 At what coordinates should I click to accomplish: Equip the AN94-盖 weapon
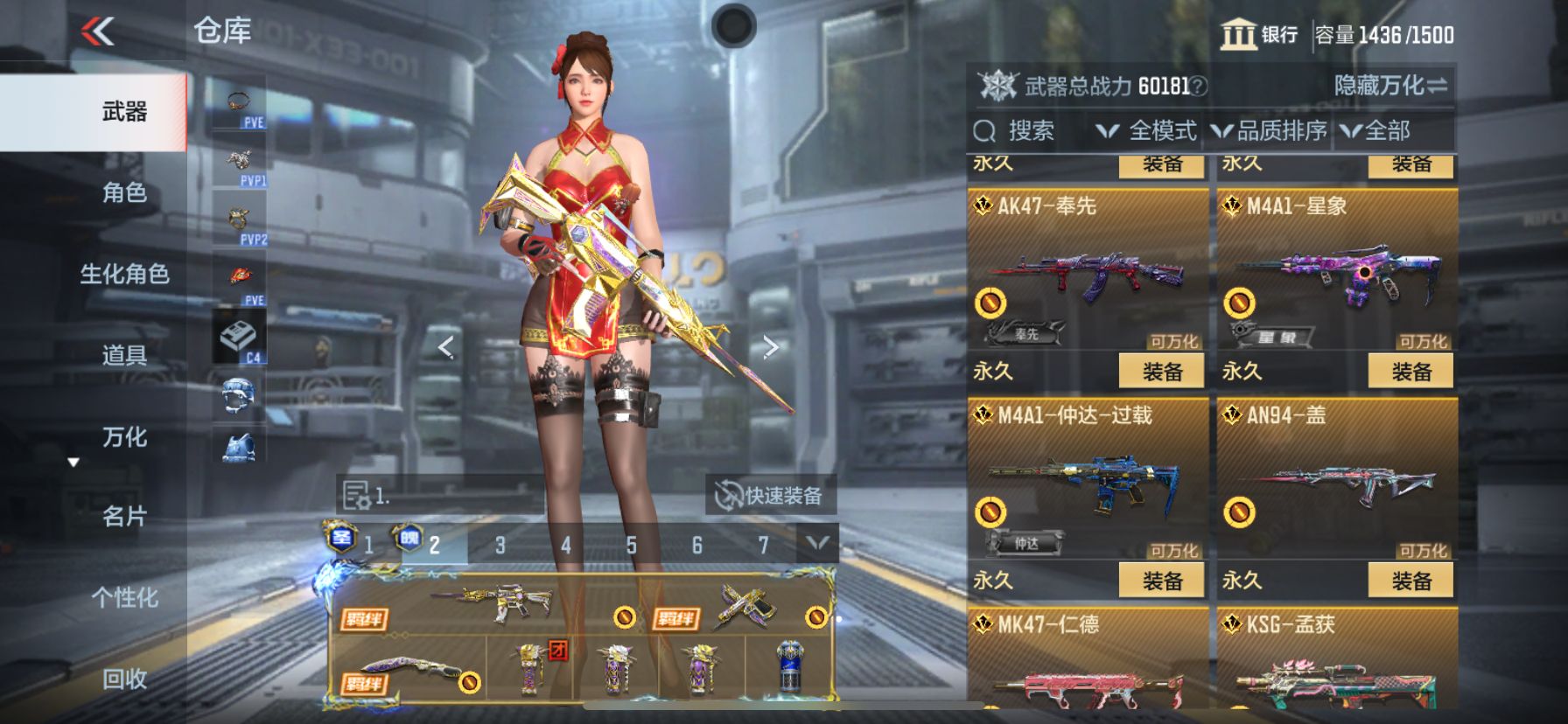[x=1410, y=581]
